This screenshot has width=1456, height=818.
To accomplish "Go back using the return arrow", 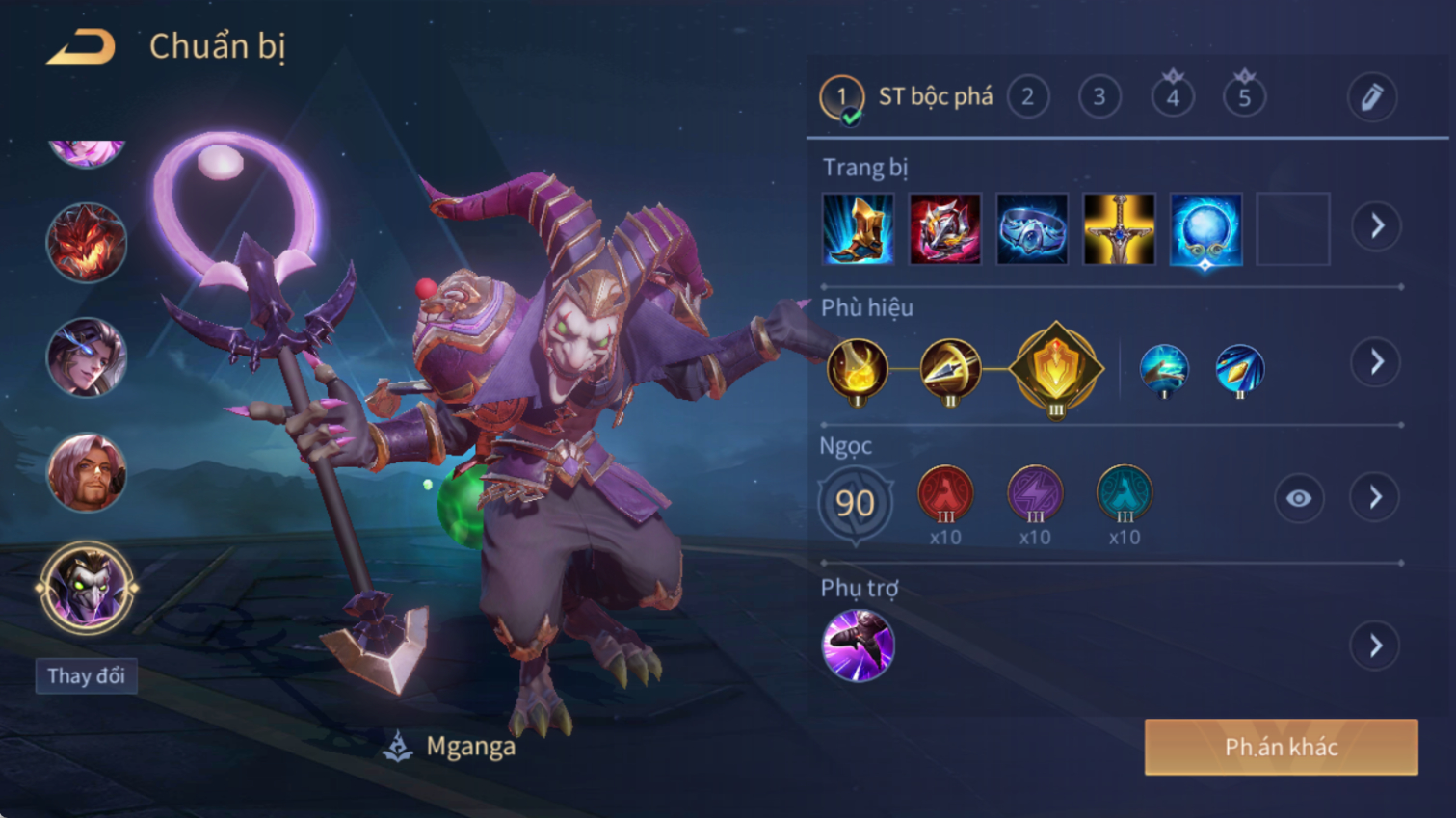I will pyautogui.click(x=81, y=46).
